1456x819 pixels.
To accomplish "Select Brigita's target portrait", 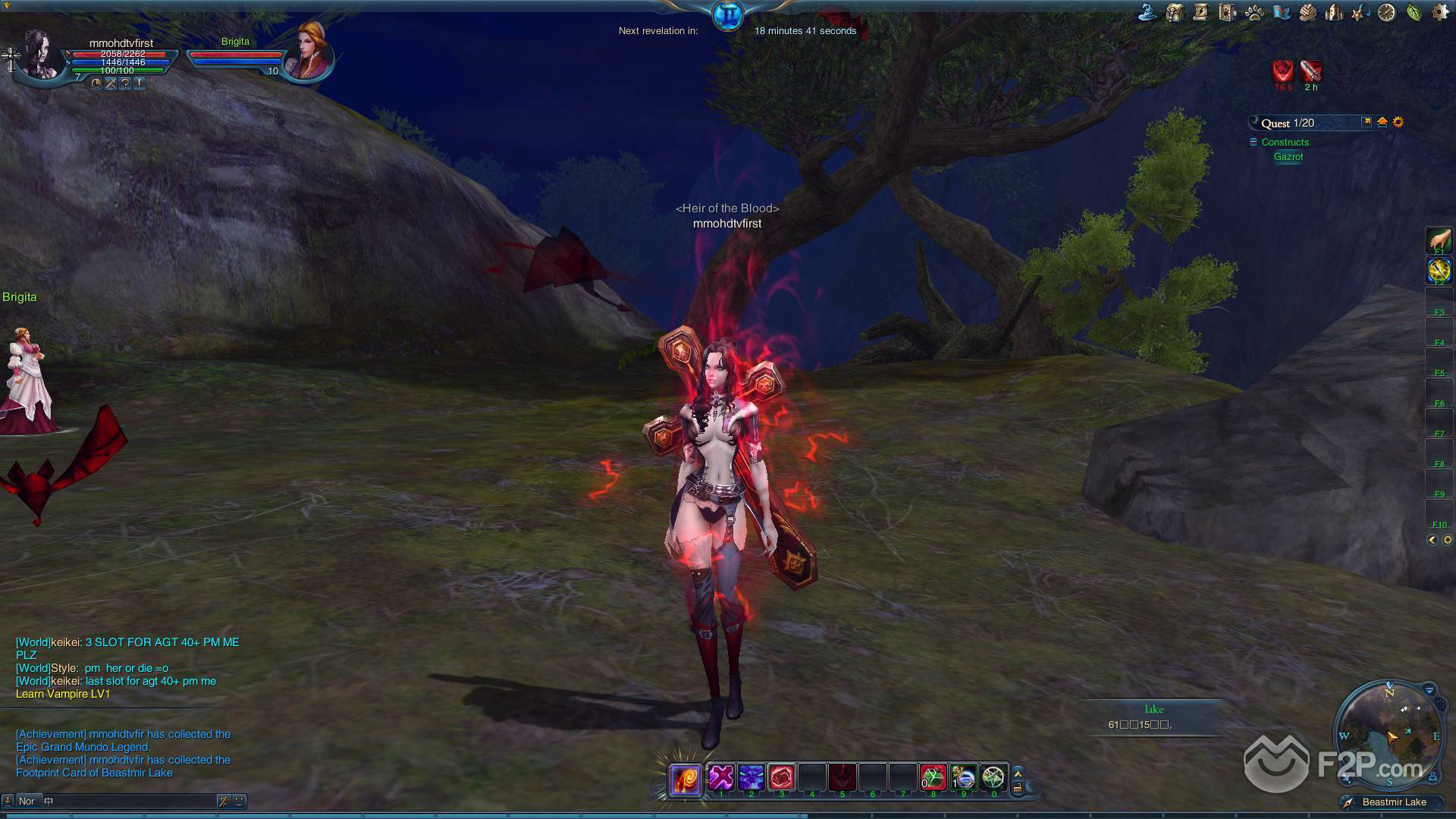I will click(309, 51).
